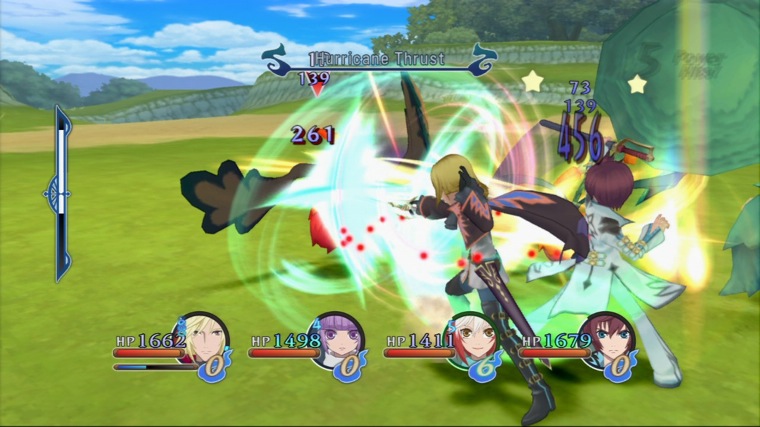Select the blonde character's party portrait
This screenshot has height=427, width=760.
click(x=203, y=340)
